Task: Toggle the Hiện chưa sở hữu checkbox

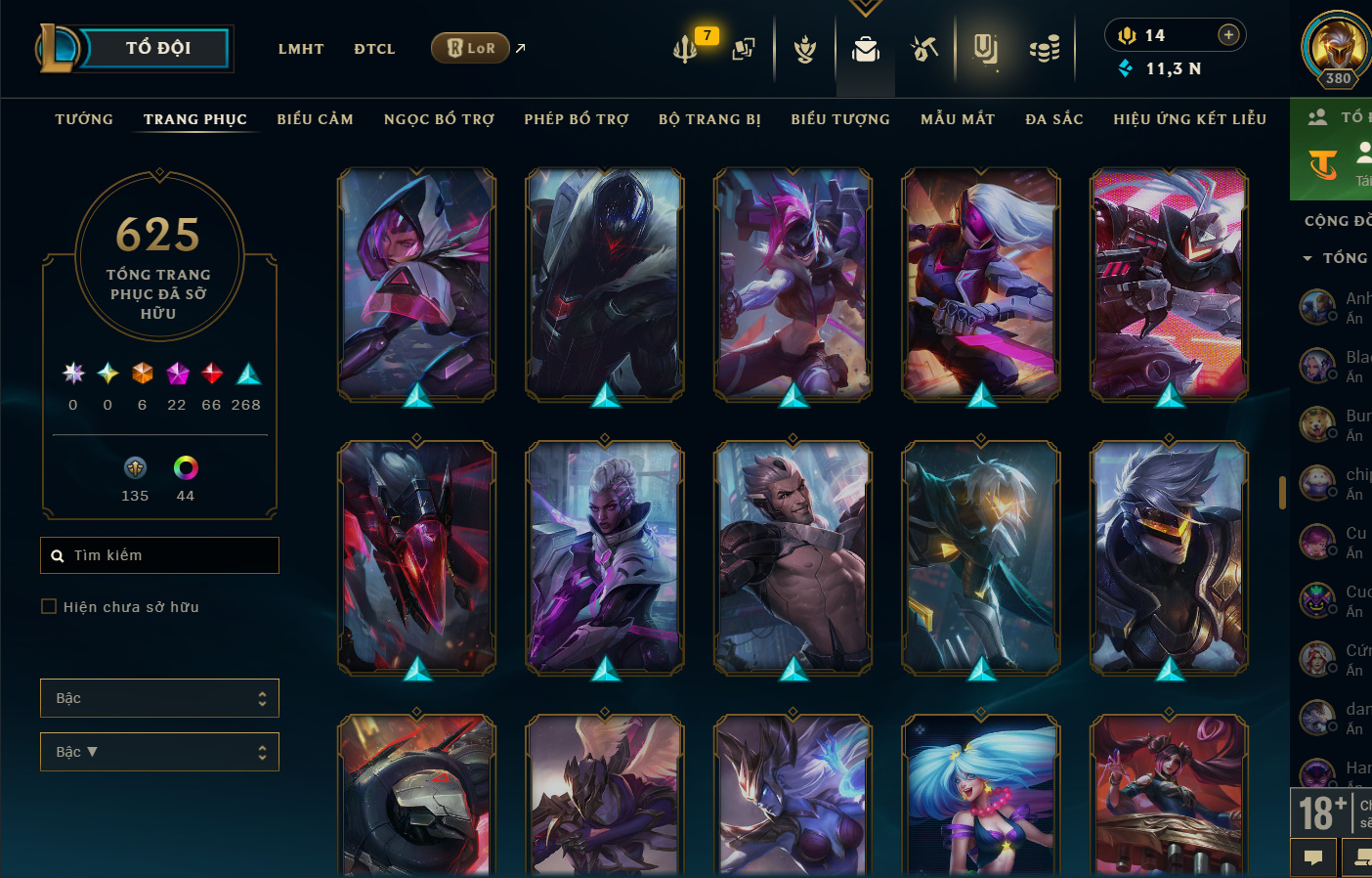Action: [x=49, y=607]
